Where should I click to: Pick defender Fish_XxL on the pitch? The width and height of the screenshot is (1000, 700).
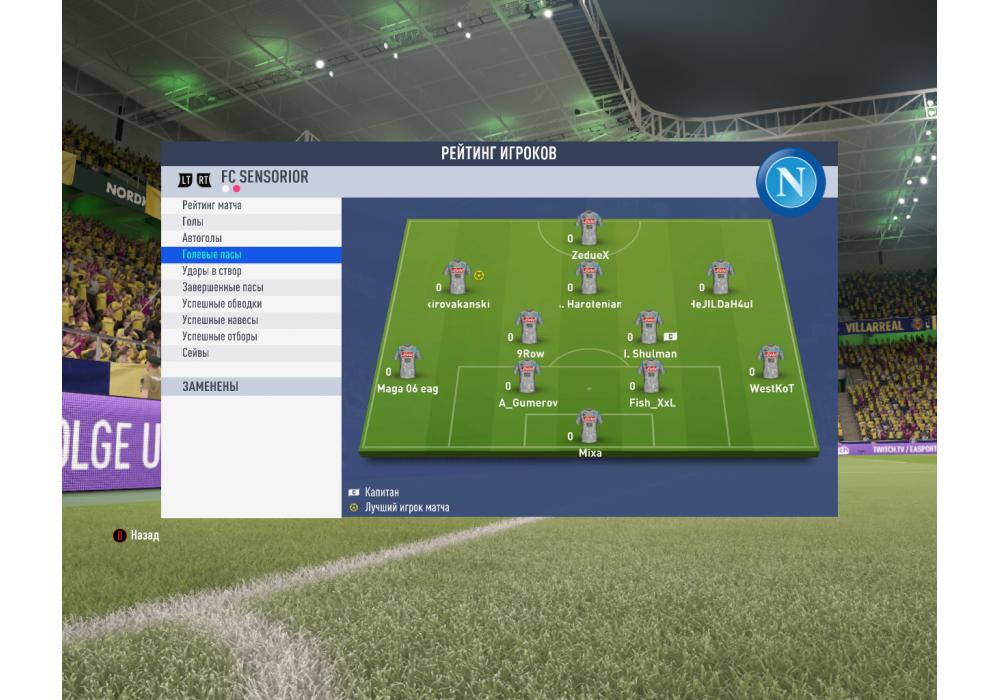[651, 377]
